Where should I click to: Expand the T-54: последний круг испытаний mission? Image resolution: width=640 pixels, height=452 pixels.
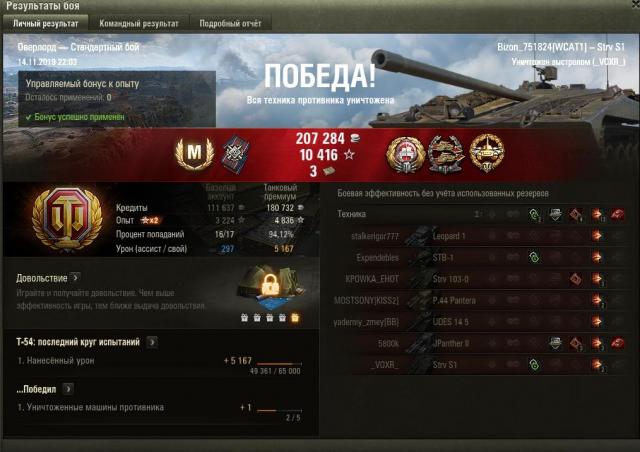coord(152,342)
